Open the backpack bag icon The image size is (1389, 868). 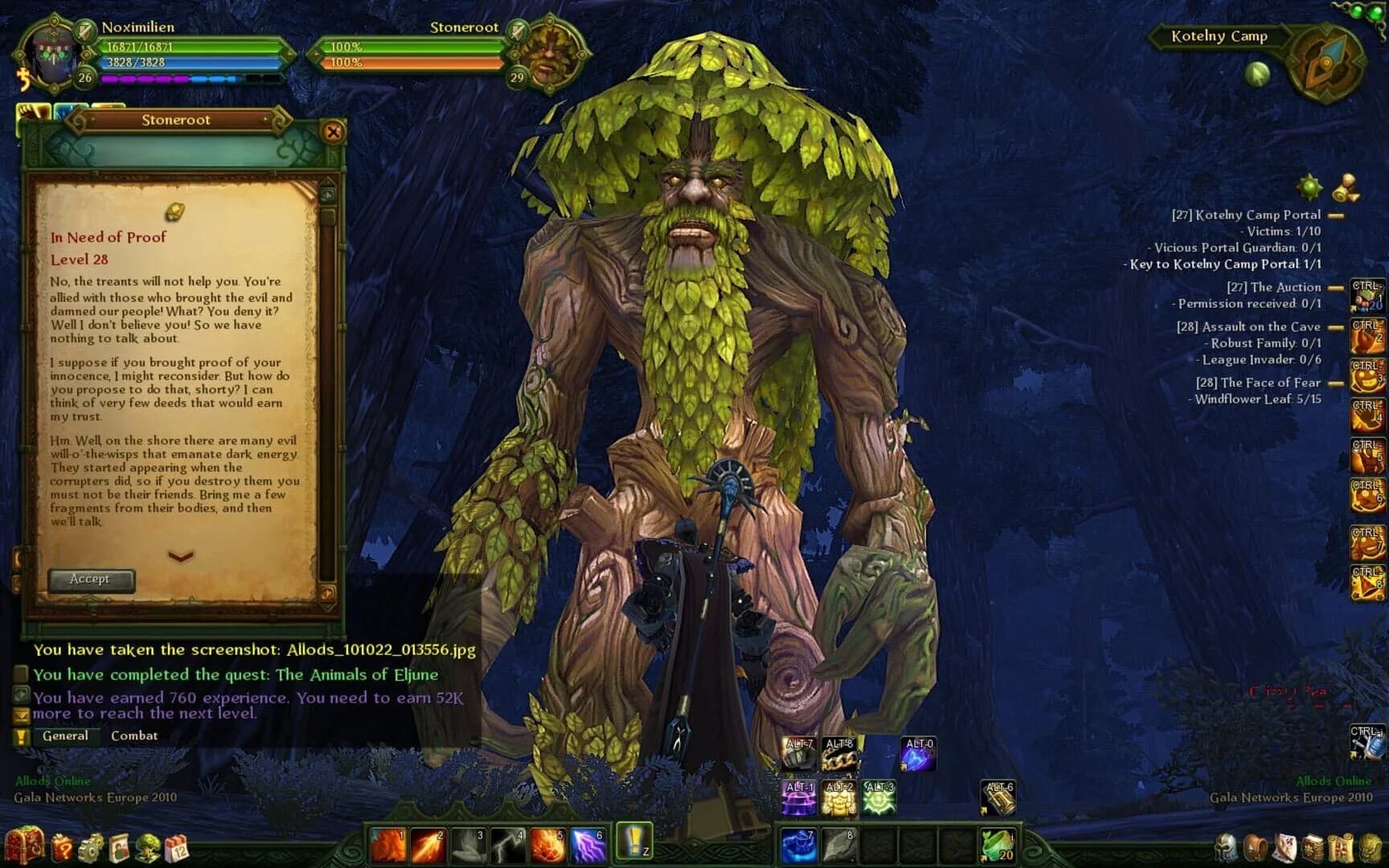1256,848
